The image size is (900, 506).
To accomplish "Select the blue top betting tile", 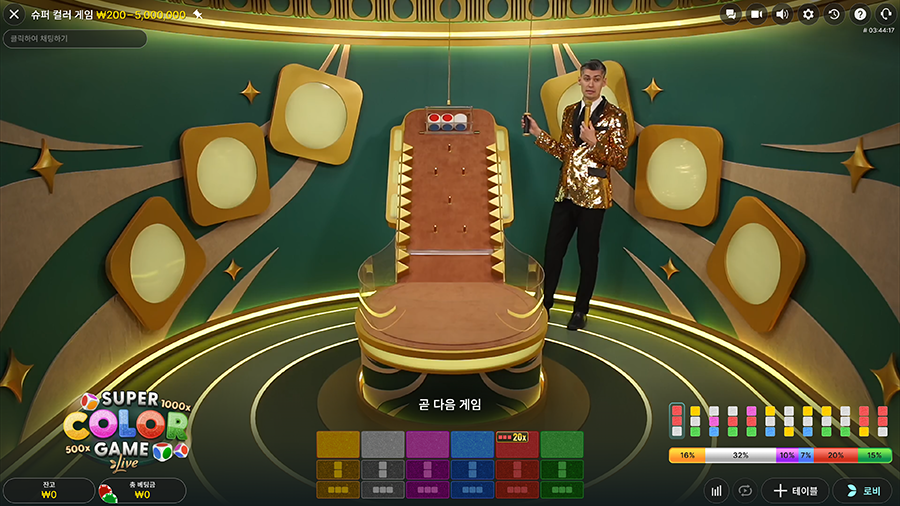I will (x=472, y=445).
